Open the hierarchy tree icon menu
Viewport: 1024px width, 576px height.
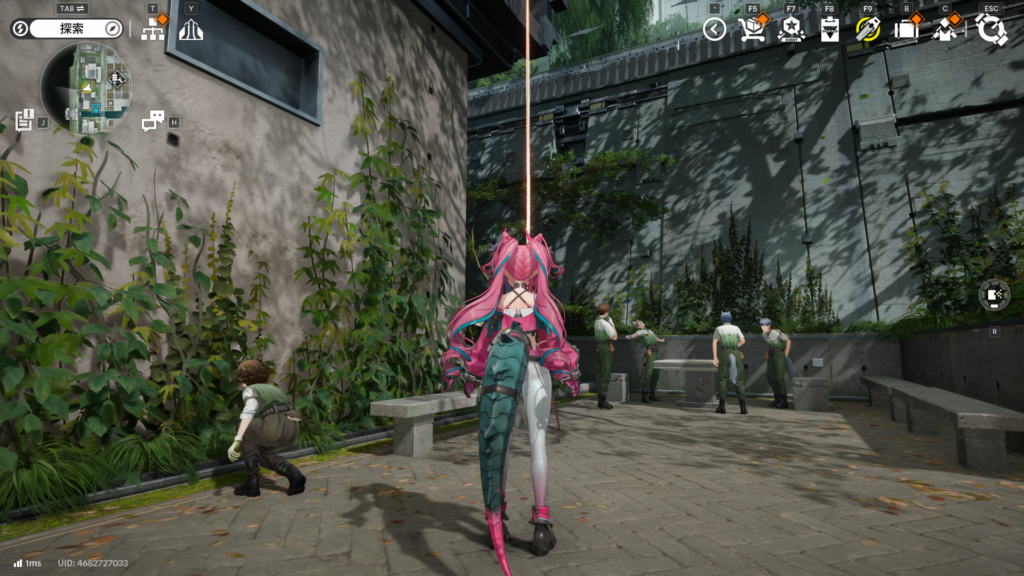pyautogui.click(x=154, y=29)
